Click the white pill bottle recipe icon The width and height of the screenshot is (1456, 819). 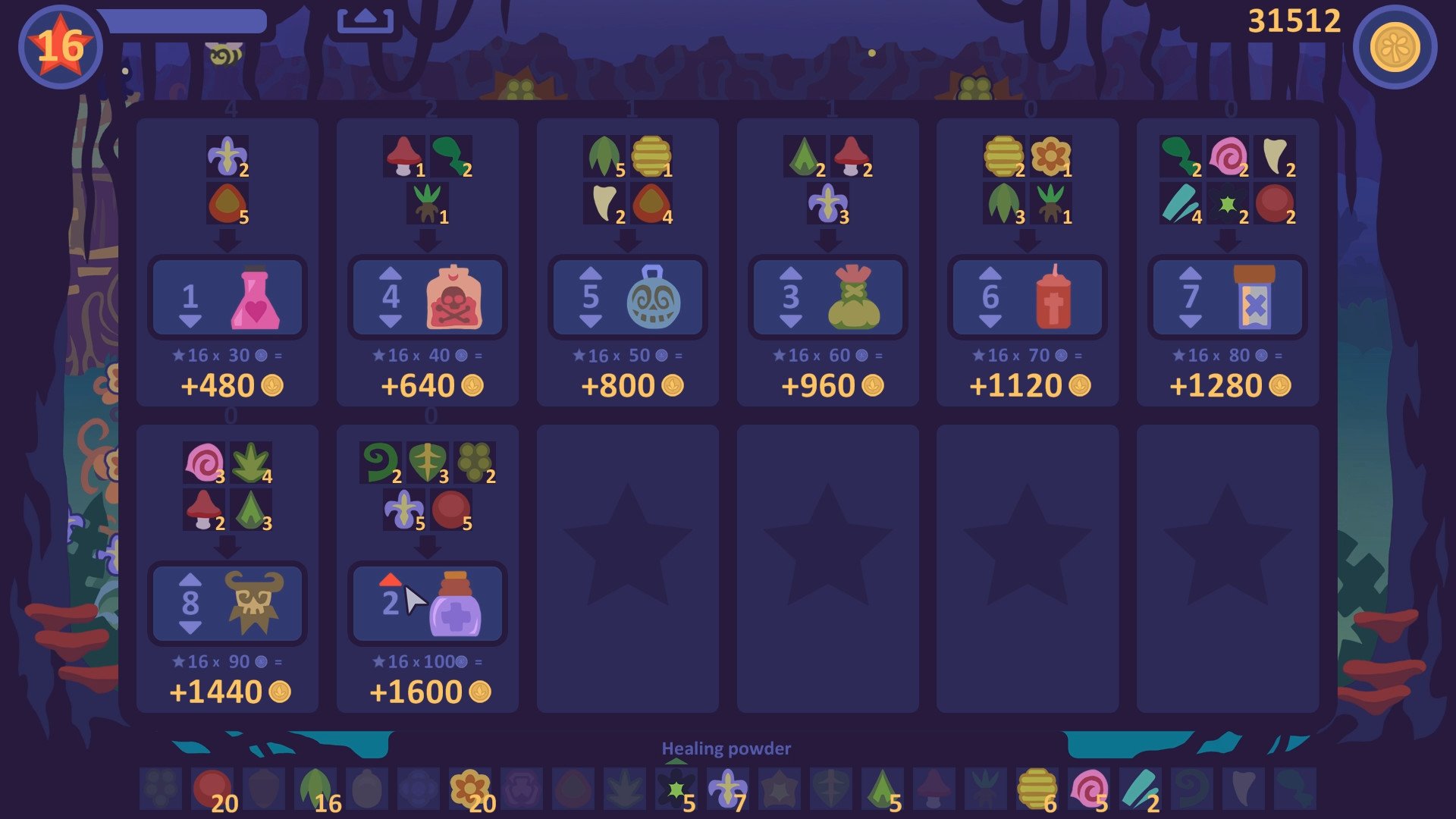(1254, 297)
